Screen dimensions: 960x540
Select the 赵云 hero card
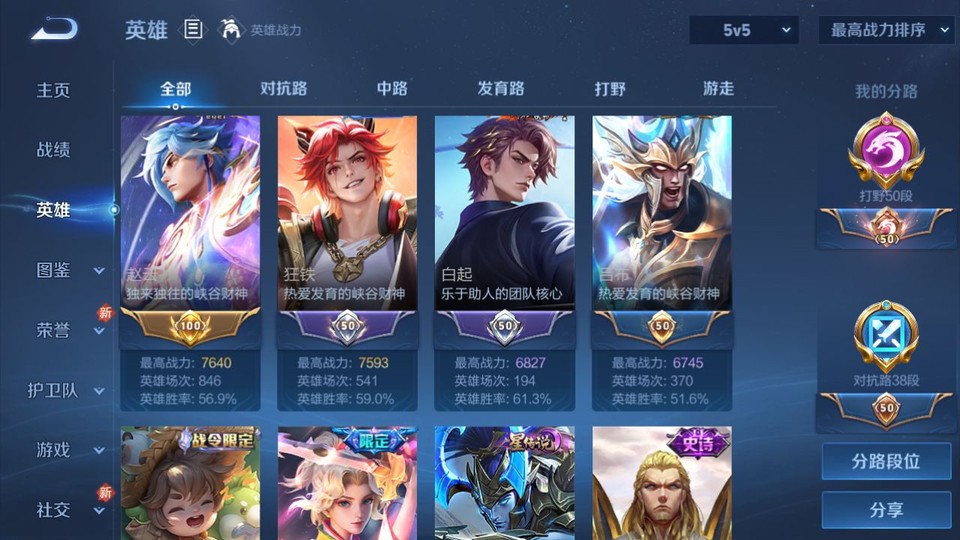pyautogui.click(x=190, y=215)
